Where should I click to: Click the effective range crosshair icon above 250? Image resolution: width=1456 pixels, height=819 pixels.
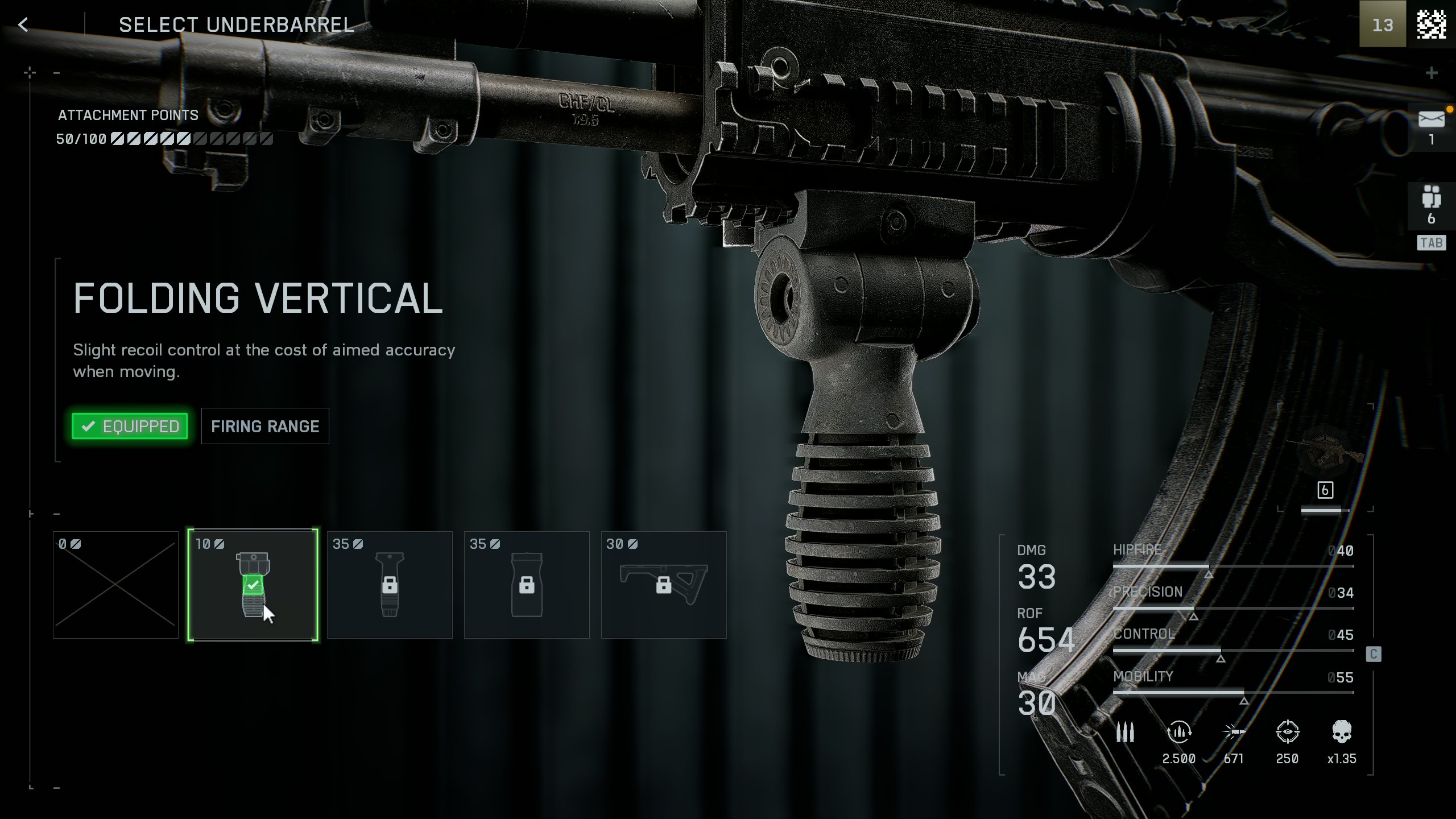(x=1287, y=733)
